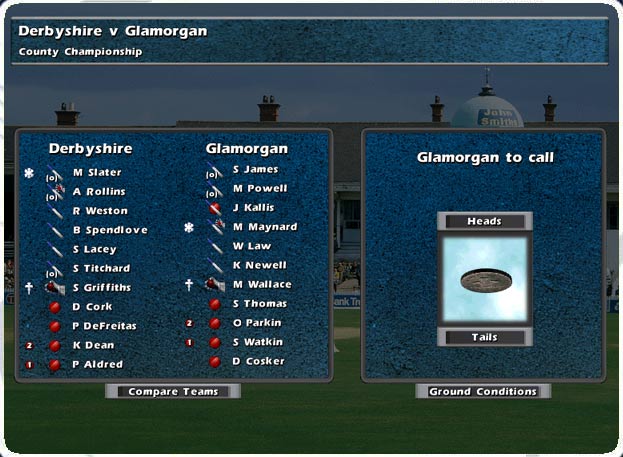623x457 pixels.
Task: Call Heads for the coin toss
Action: [x=484, y=221]
